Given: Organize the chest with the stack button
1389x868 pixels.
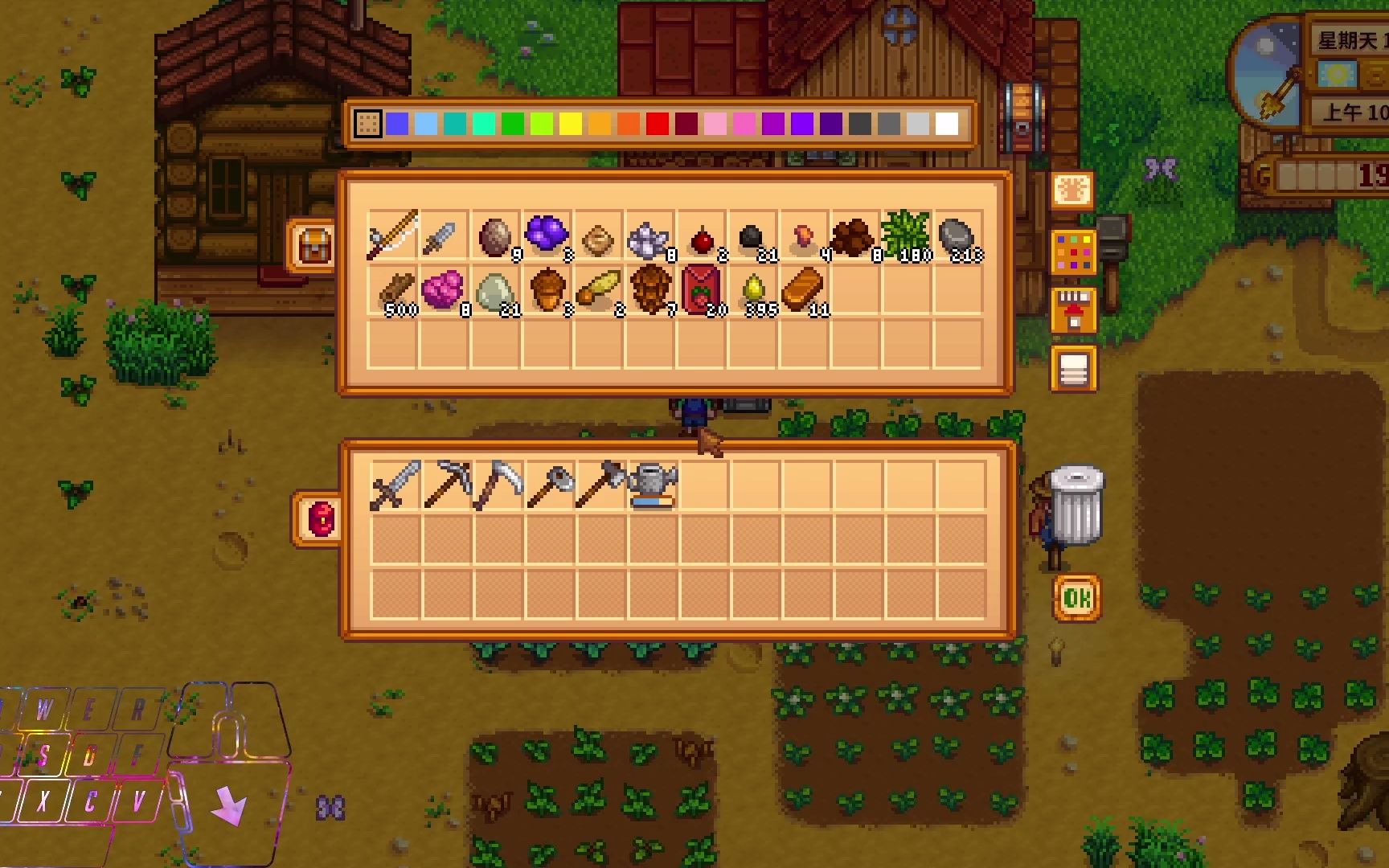Looking at the screenshot, I should coord(1074,369).
